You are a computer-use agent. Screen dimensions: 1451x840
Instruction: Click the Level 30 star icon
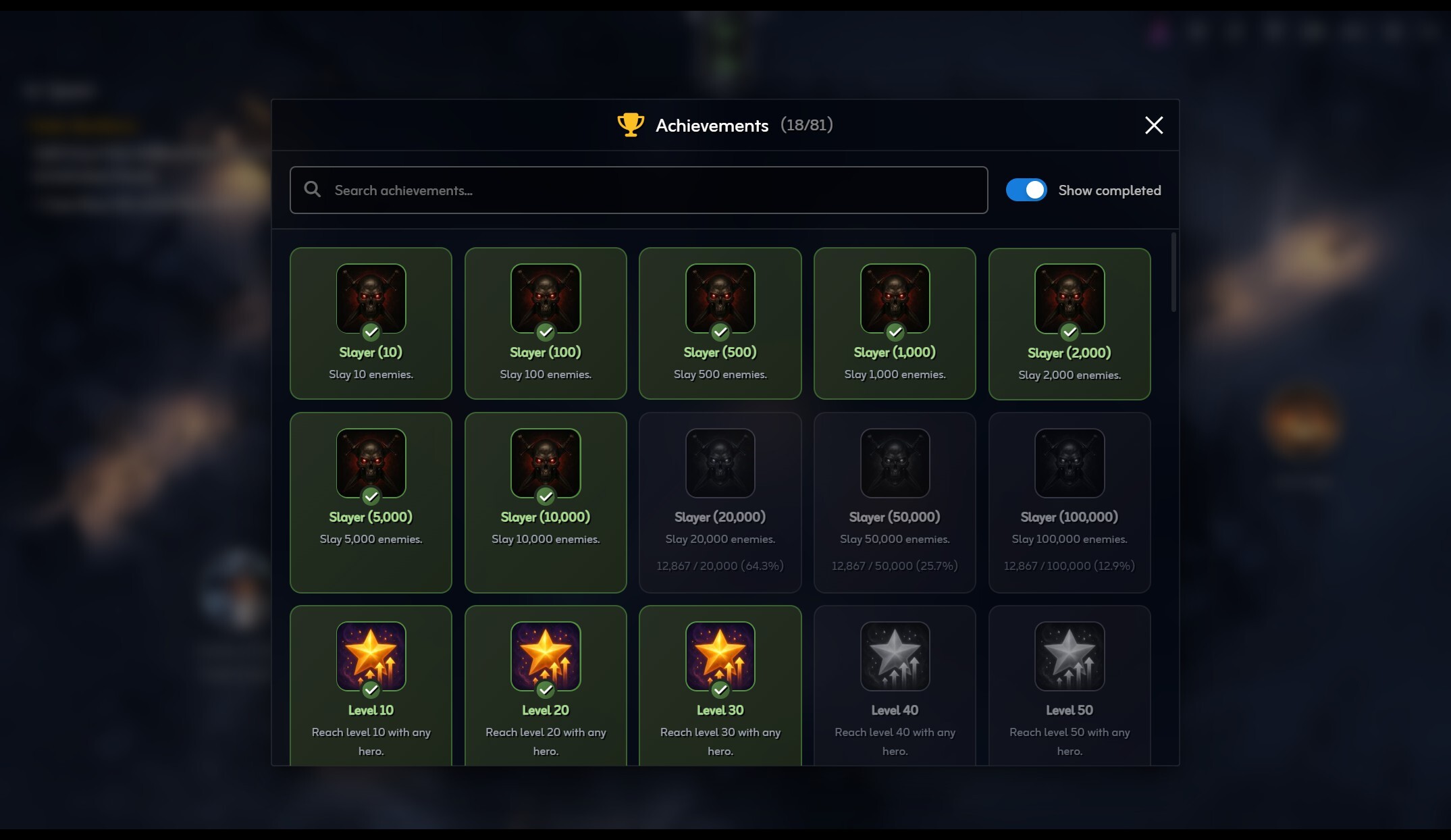pyautogui.click(x=720, y=655)
